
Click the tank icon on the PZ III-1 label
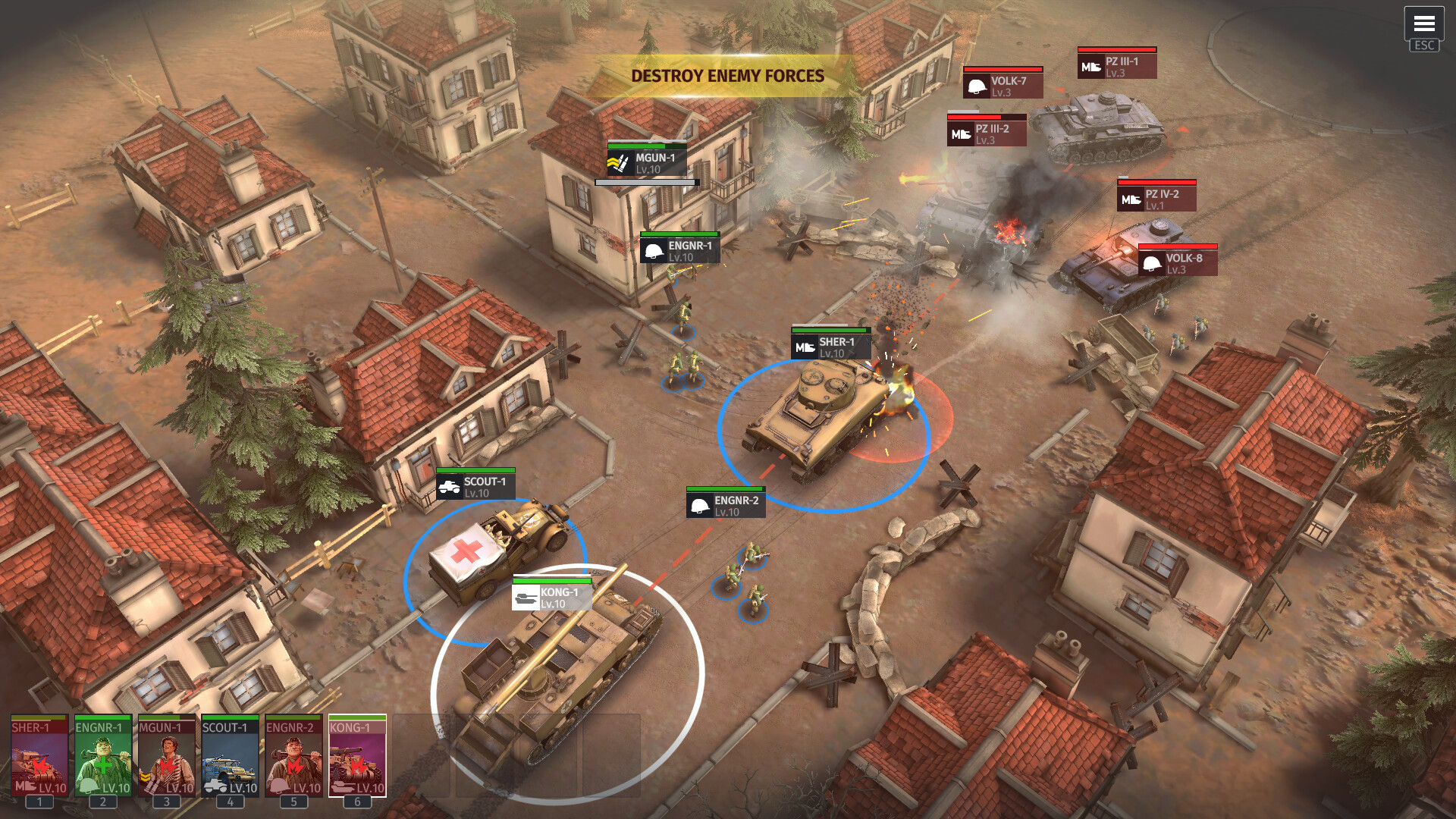(1090, 66)
